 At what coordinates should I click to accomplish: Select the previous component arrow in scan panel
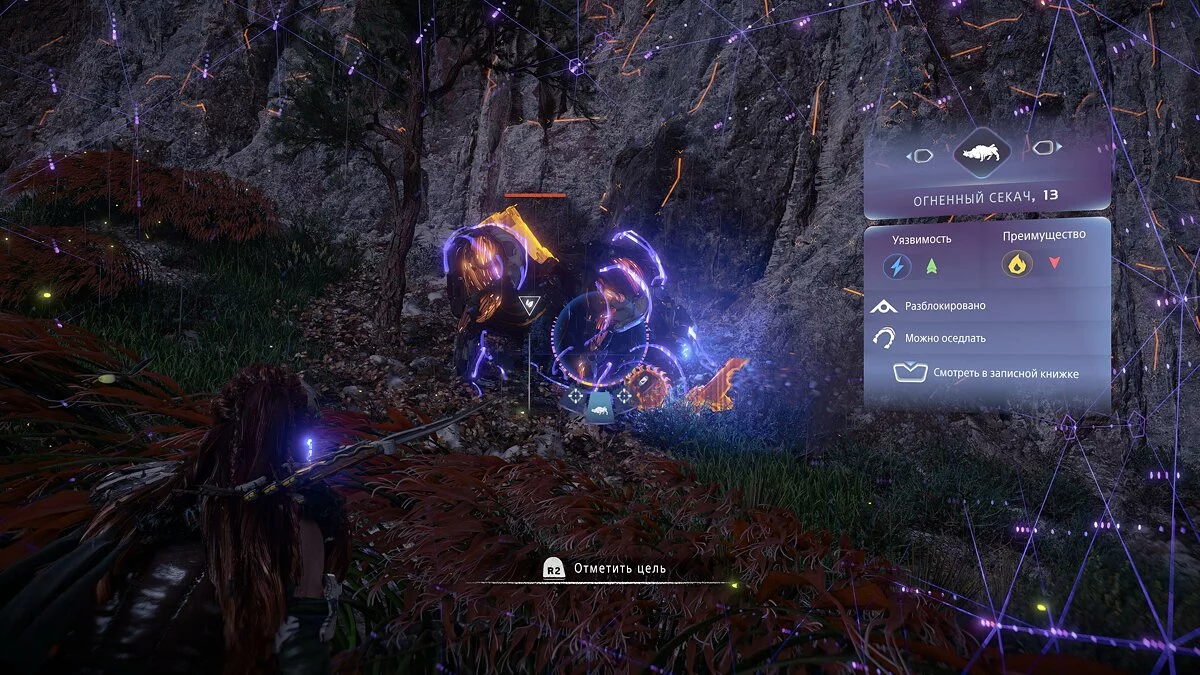[920, 155]
